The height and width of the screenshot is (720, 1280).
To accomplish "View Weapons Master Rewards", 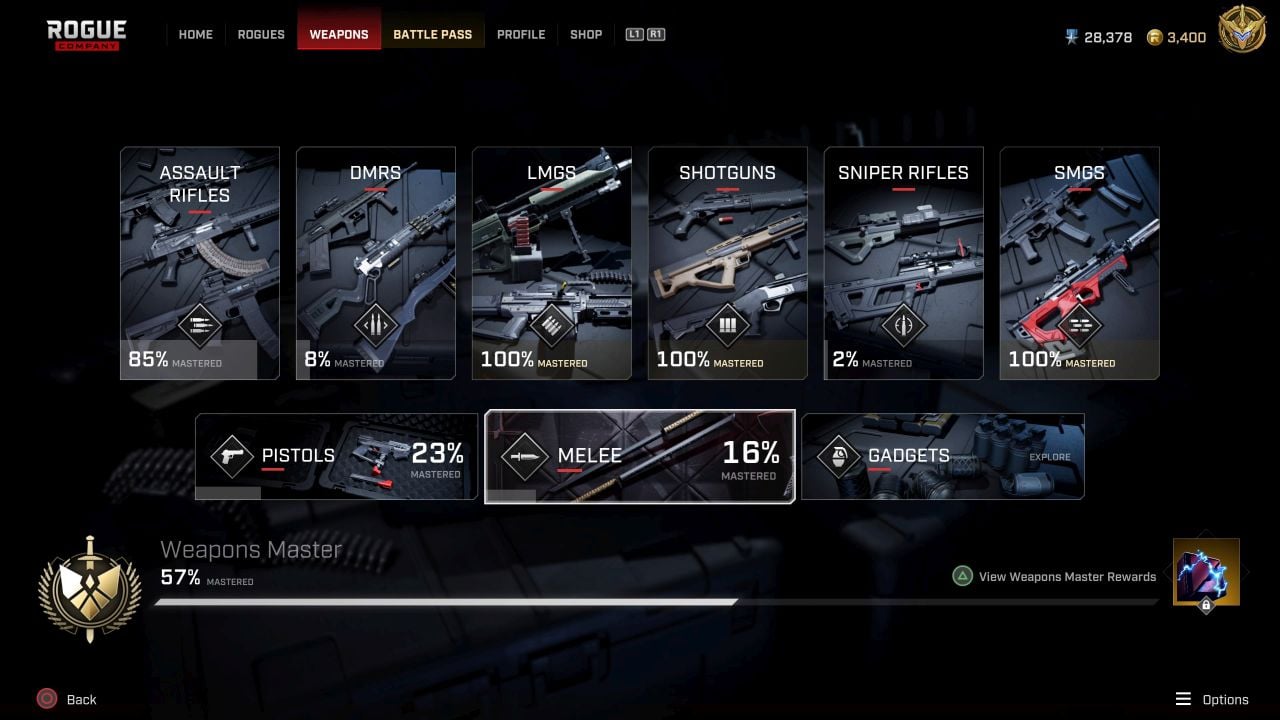I will tap(1066, 576).
